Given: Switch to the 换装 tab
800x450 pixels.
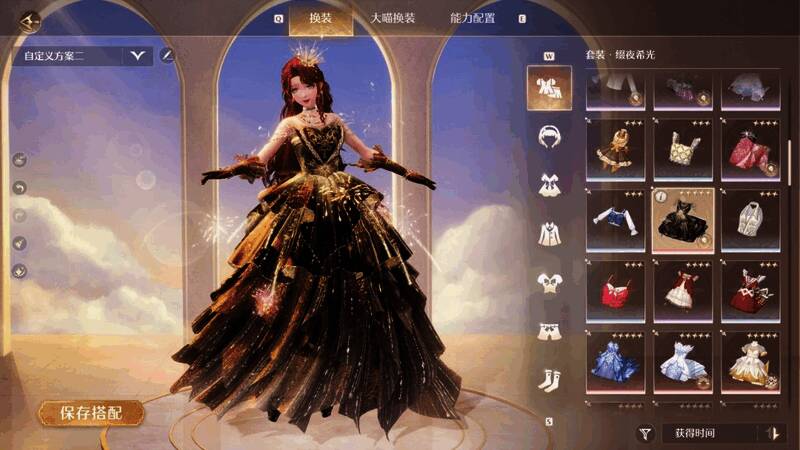Looking at the screenshot, I should point(319,18).
